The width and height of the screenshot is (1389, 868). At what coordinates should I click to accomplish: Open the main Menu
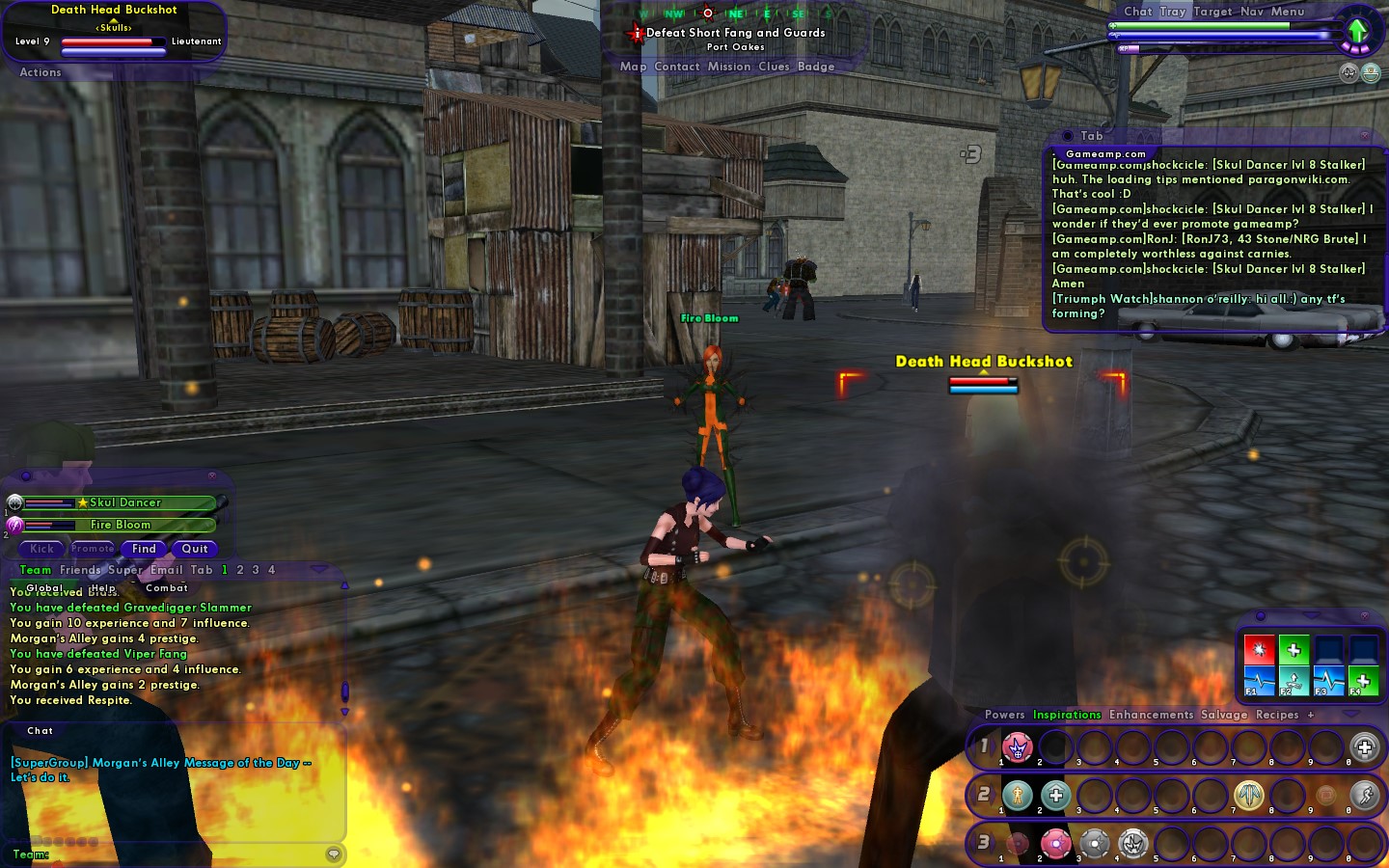pos(1288,12)
